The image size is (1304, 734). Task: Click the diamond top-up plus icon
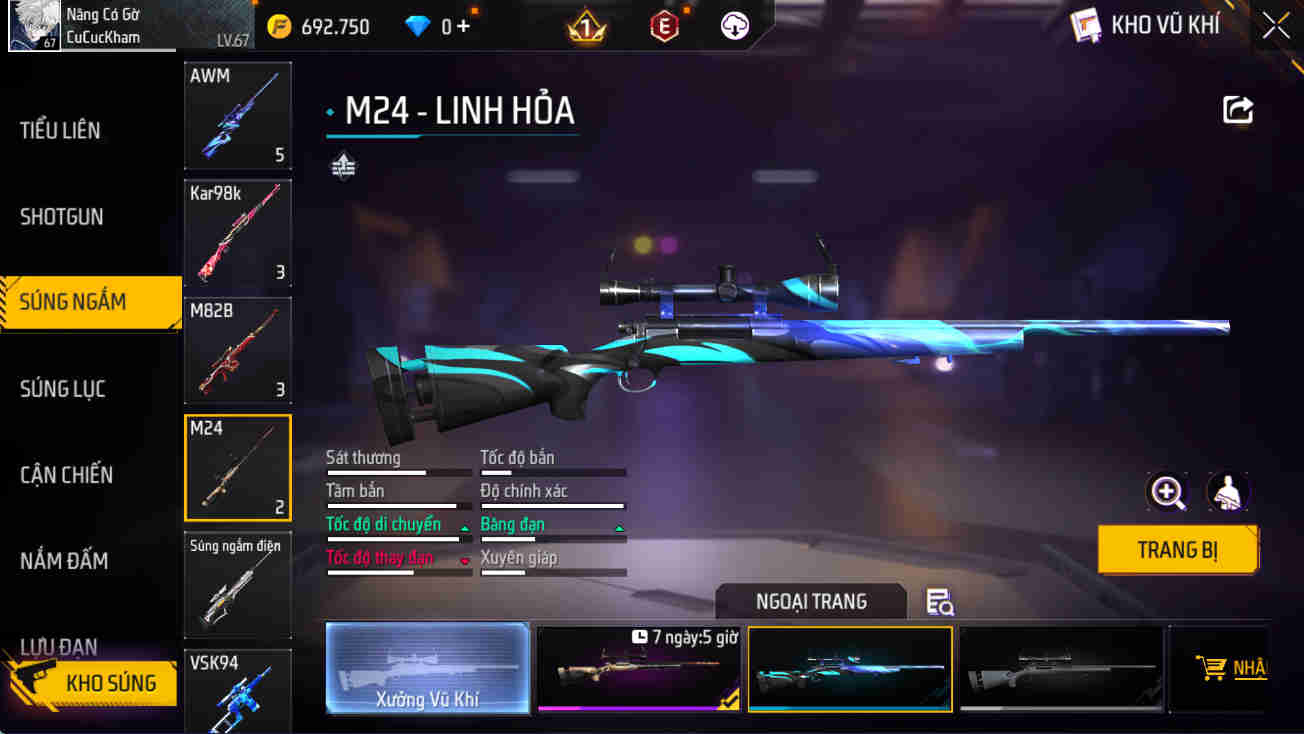tap(462, 27)
